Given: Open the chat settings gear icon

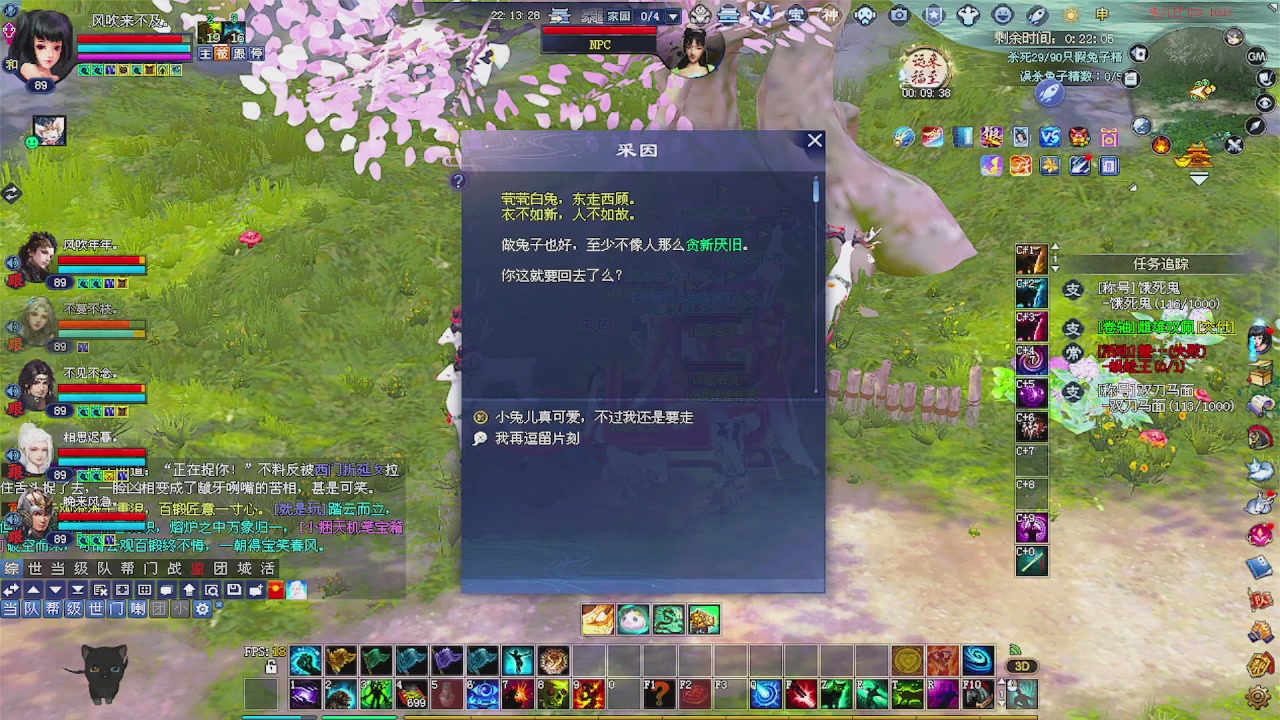Looking at the screenshot, I should pyautogui.click(x=203, y=609).
